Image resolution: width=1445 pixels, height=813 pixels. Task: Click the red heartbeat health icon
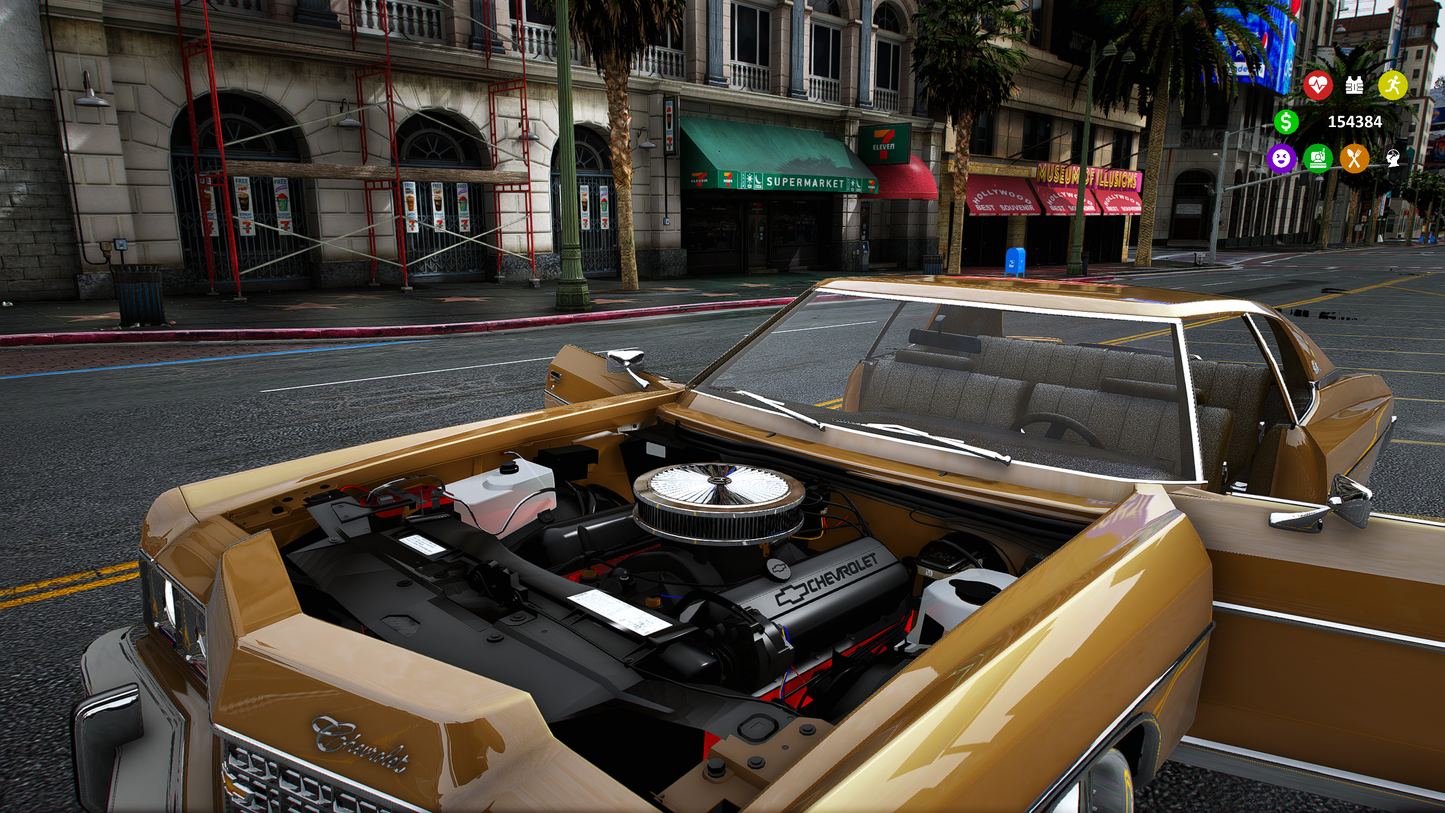(1317, 85)
